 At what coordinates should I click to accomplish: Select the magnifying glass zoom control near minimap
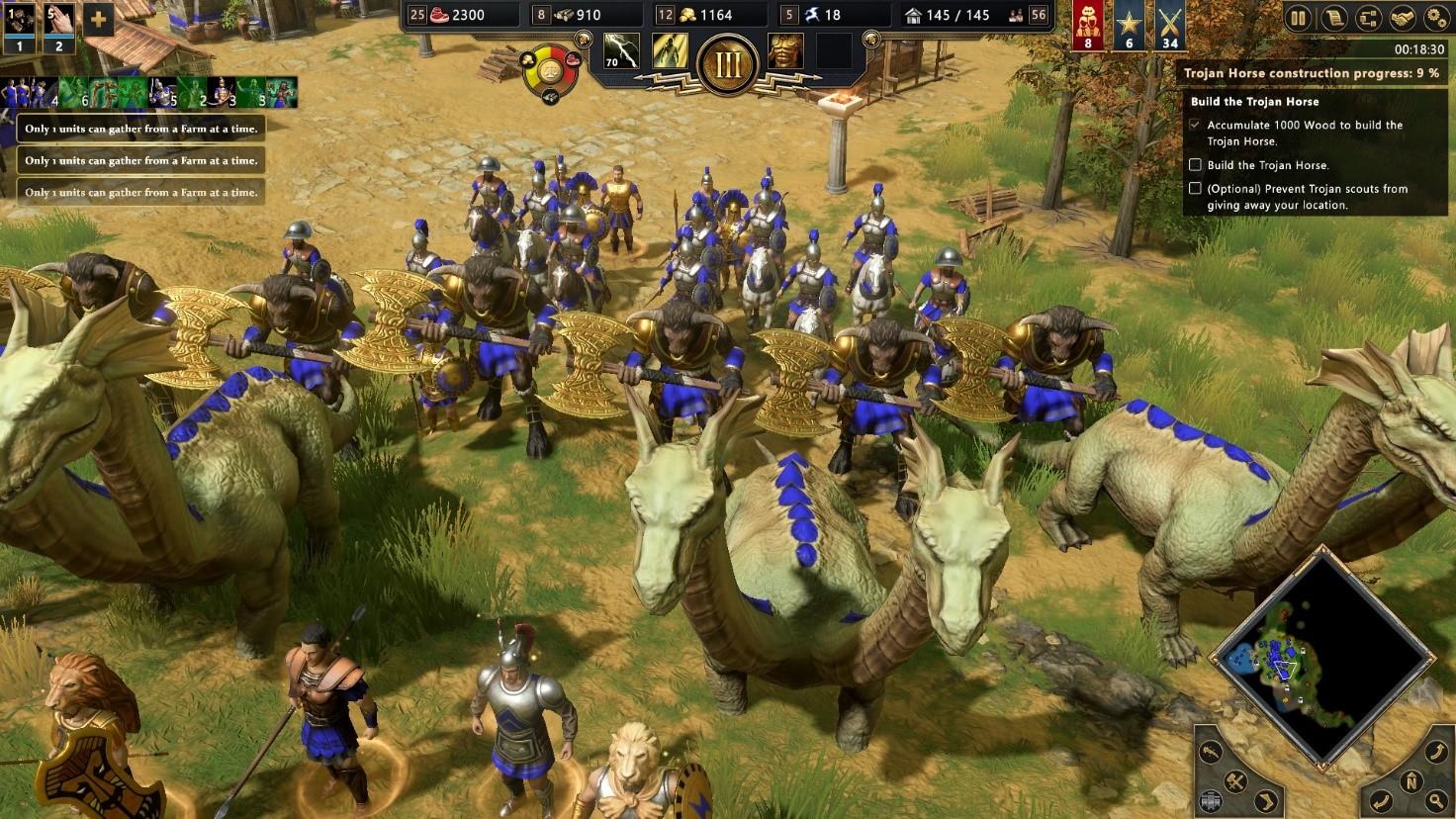[x=1435, y=799]
